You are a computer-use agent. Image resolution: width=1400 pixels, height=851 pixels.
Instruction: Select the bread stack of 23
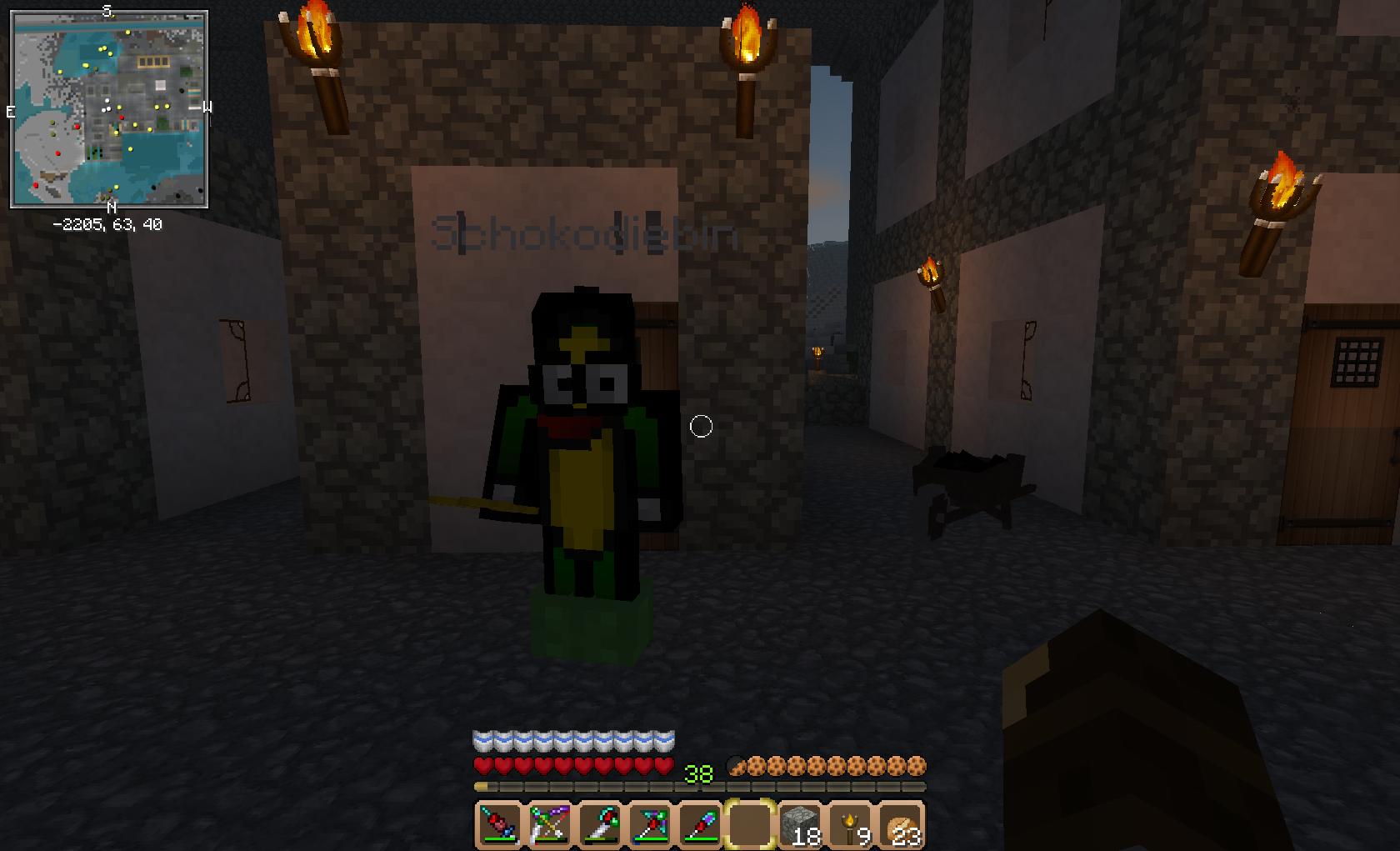tap(901, 824)
